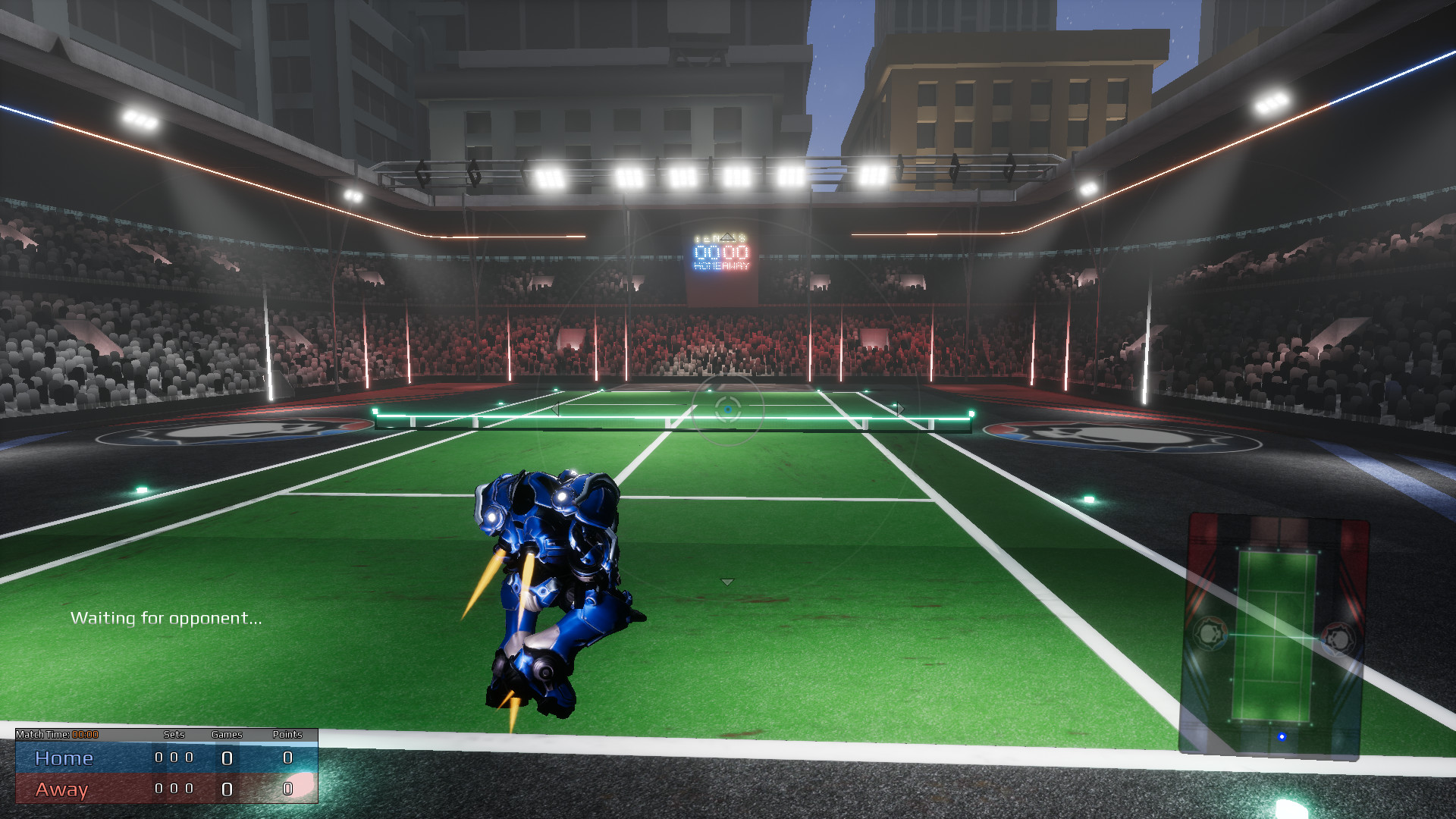Click the glowing green net bar
Viewport: 1456px width, 819px height.
coord(645,417)
